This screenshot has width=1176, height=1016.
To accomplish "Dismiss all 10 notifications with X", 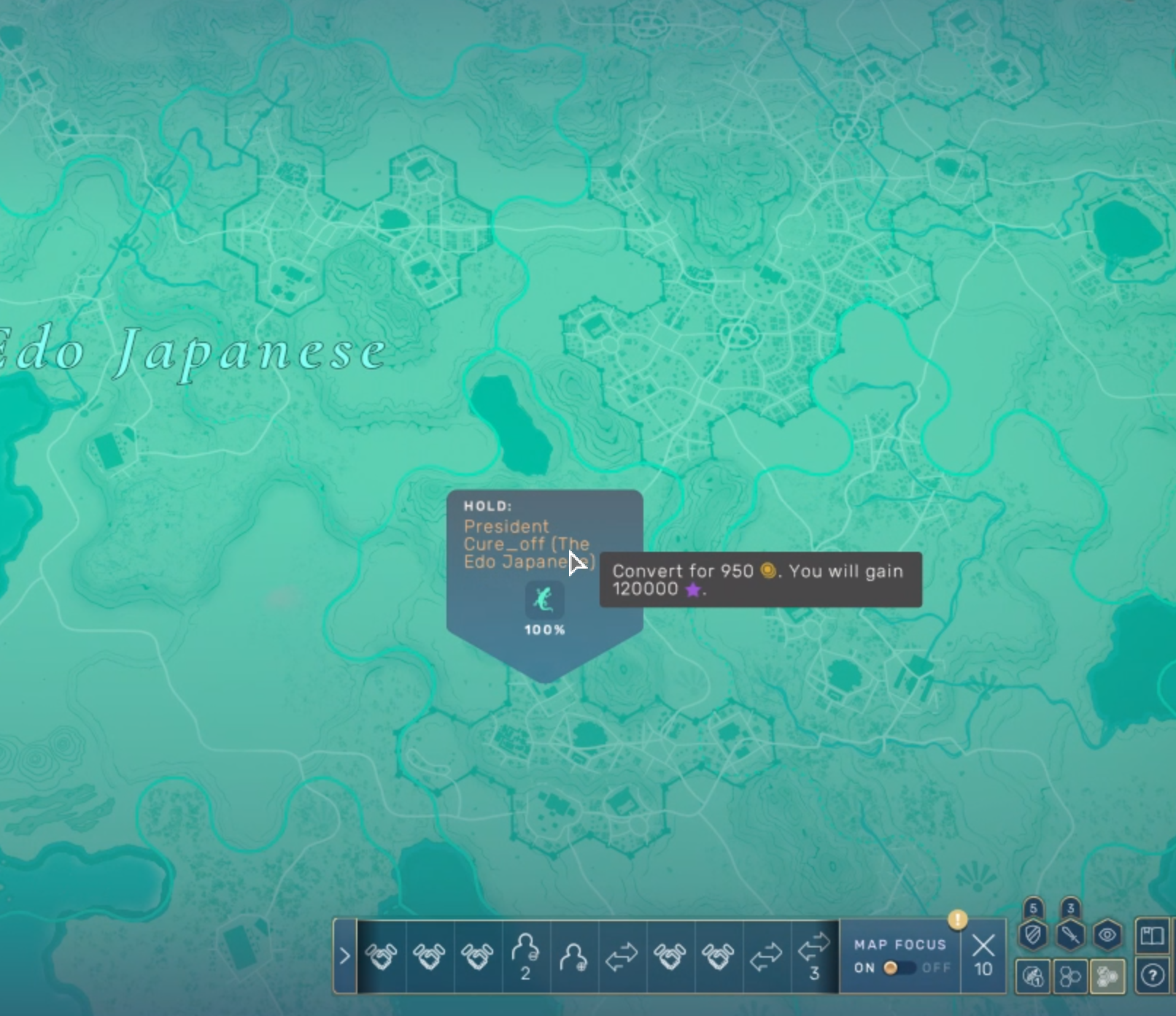I will point(983,955).
